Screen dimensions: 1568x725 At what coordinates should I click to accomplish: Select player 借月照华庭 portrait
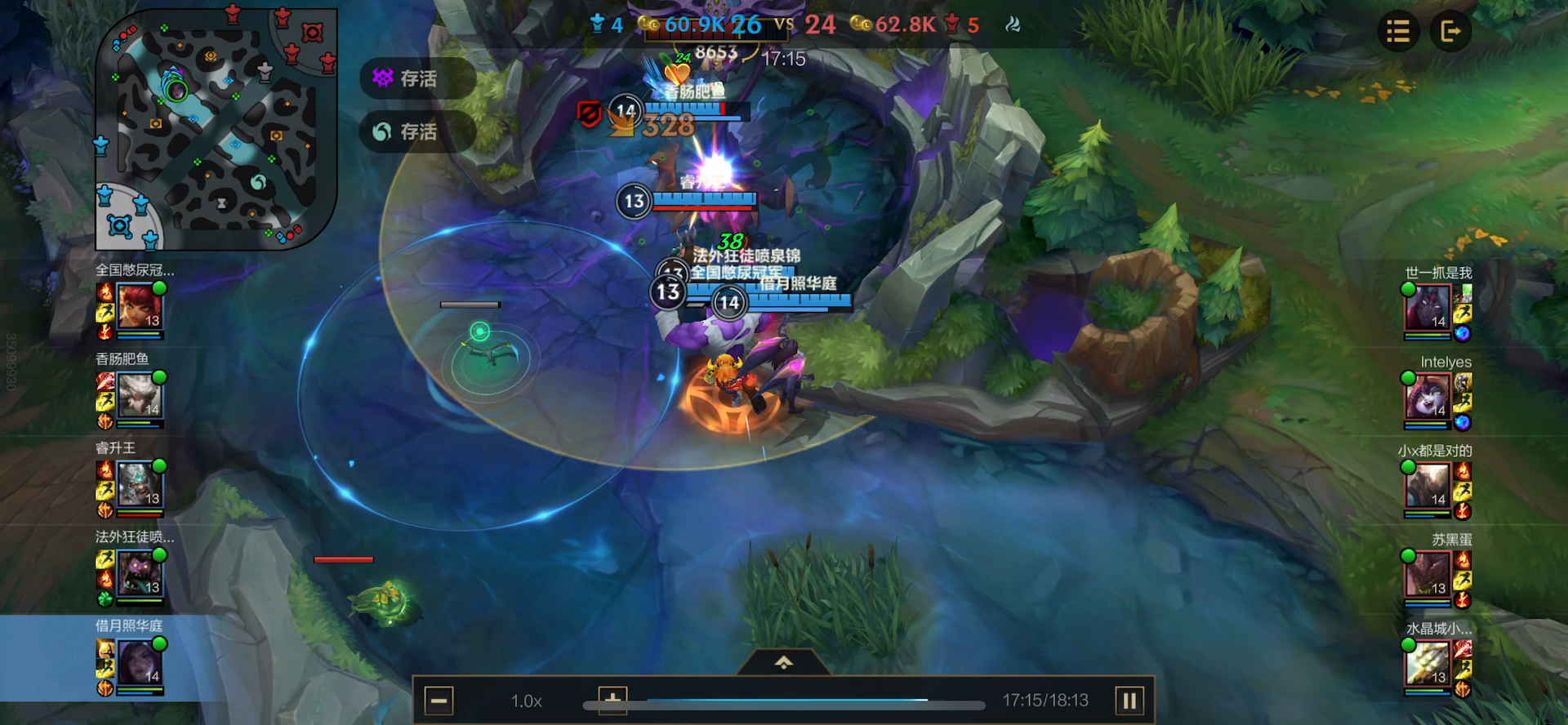[140, 663]
